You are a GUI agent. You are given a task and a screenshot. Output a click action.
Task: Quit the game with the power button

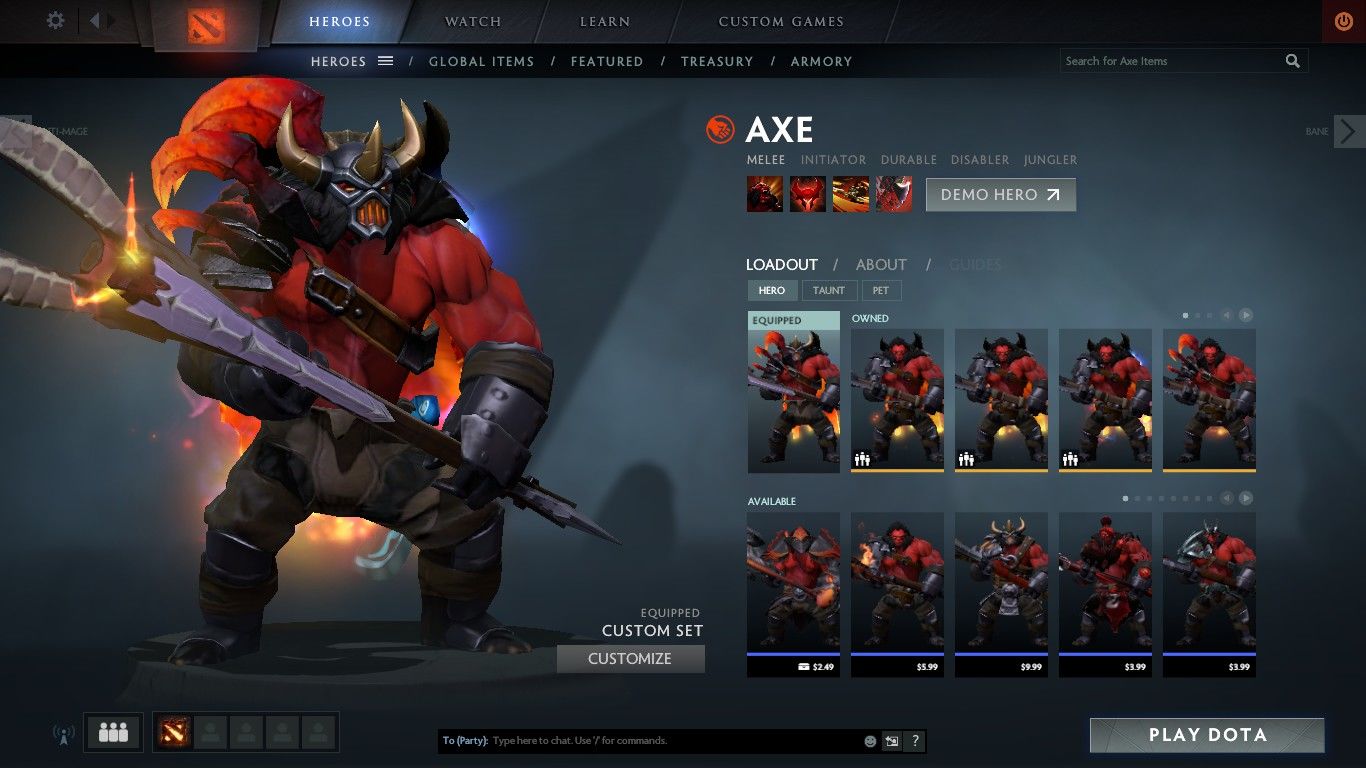tap(1343, 21)
